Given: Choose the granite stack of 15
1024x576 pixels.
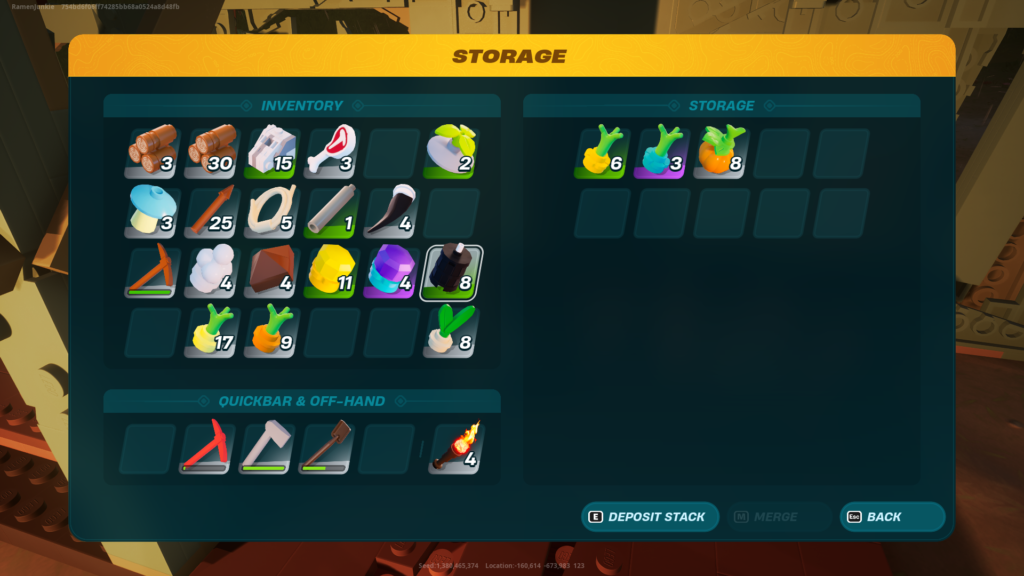Looking at the screenshot, I should point(272,151).
